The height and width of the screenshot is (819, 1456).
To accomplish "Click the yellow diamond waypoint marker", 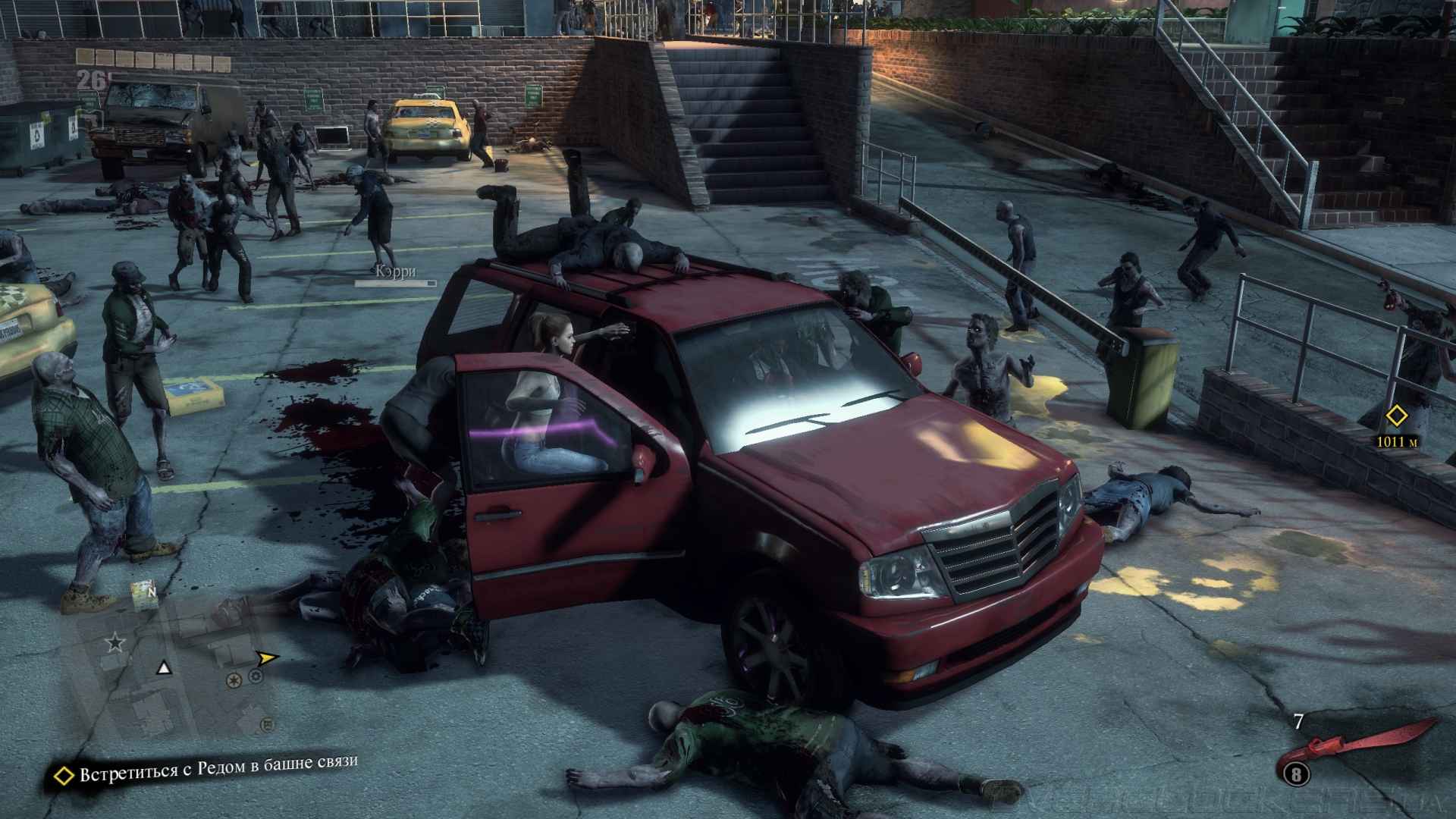I will [1396, 416].
